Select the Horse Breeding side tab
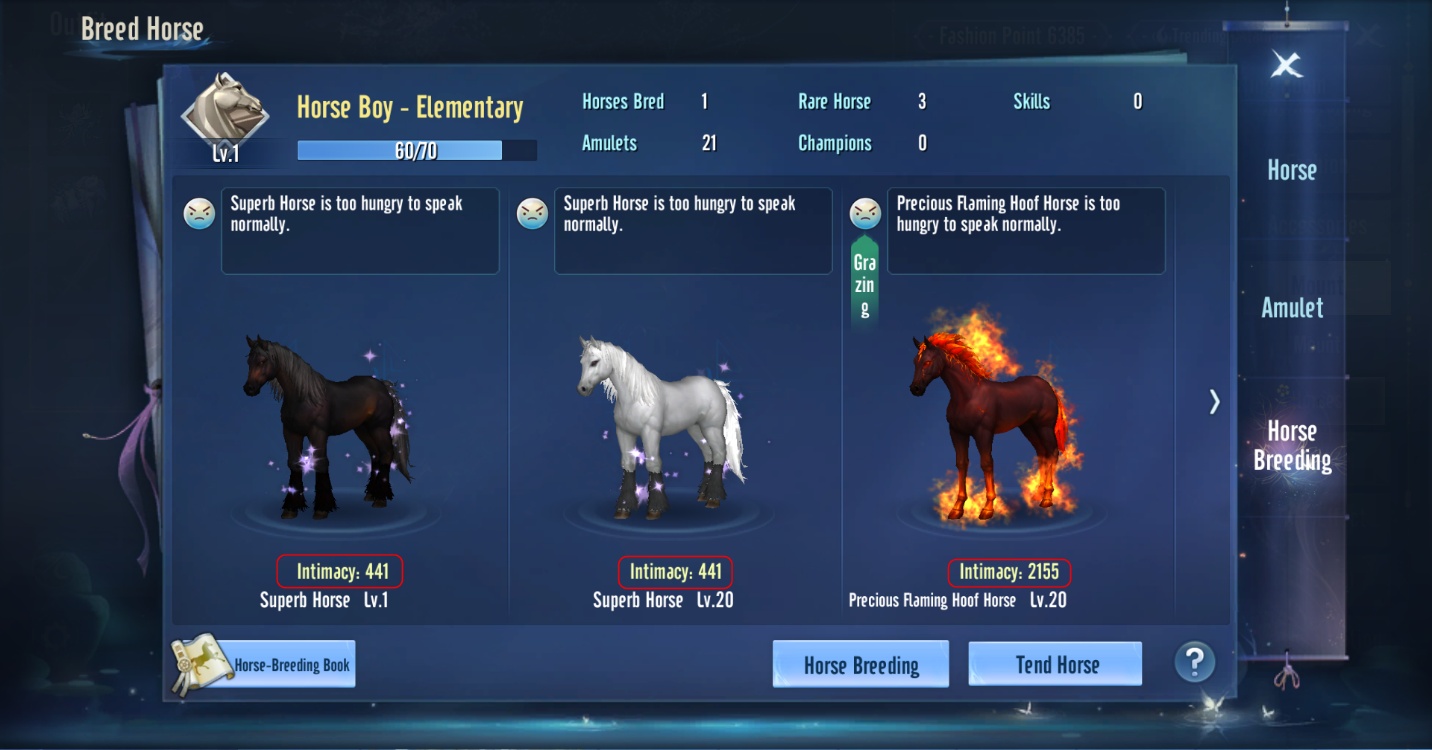Viewport: 1432px width, 750px height. (x=1292, y=446)
